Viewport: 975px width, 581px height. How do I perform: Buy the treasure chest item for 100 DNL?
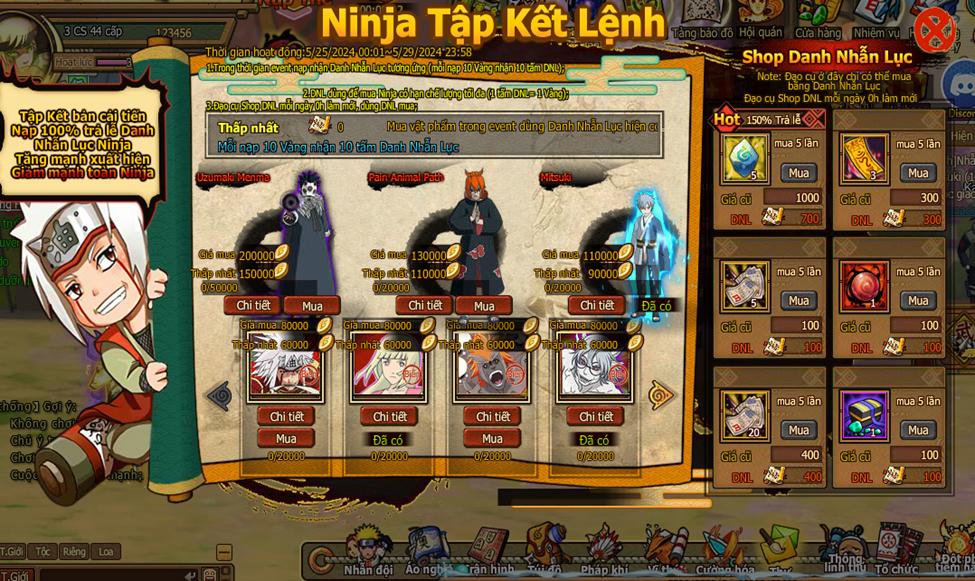pyautogui.click(x=917, y=430)
